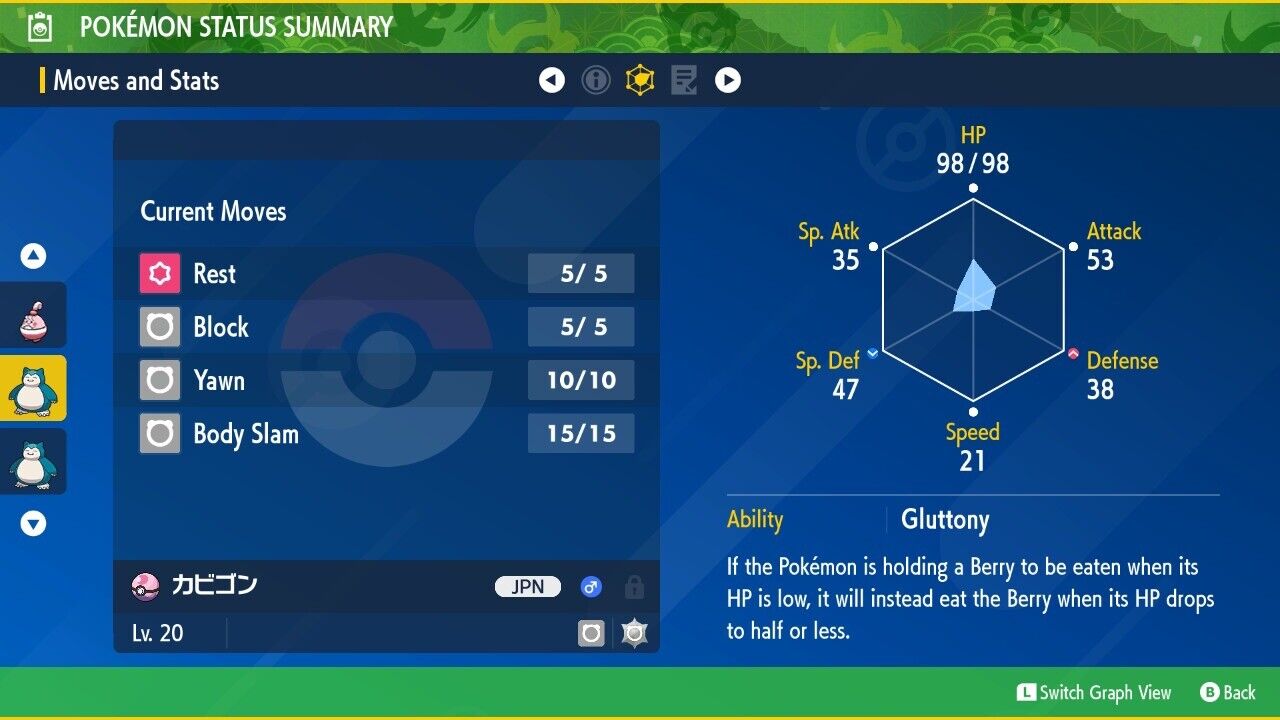Go to the previous summary page arrow
This screenshot has height=720, width=1280.
pos(552,80)
